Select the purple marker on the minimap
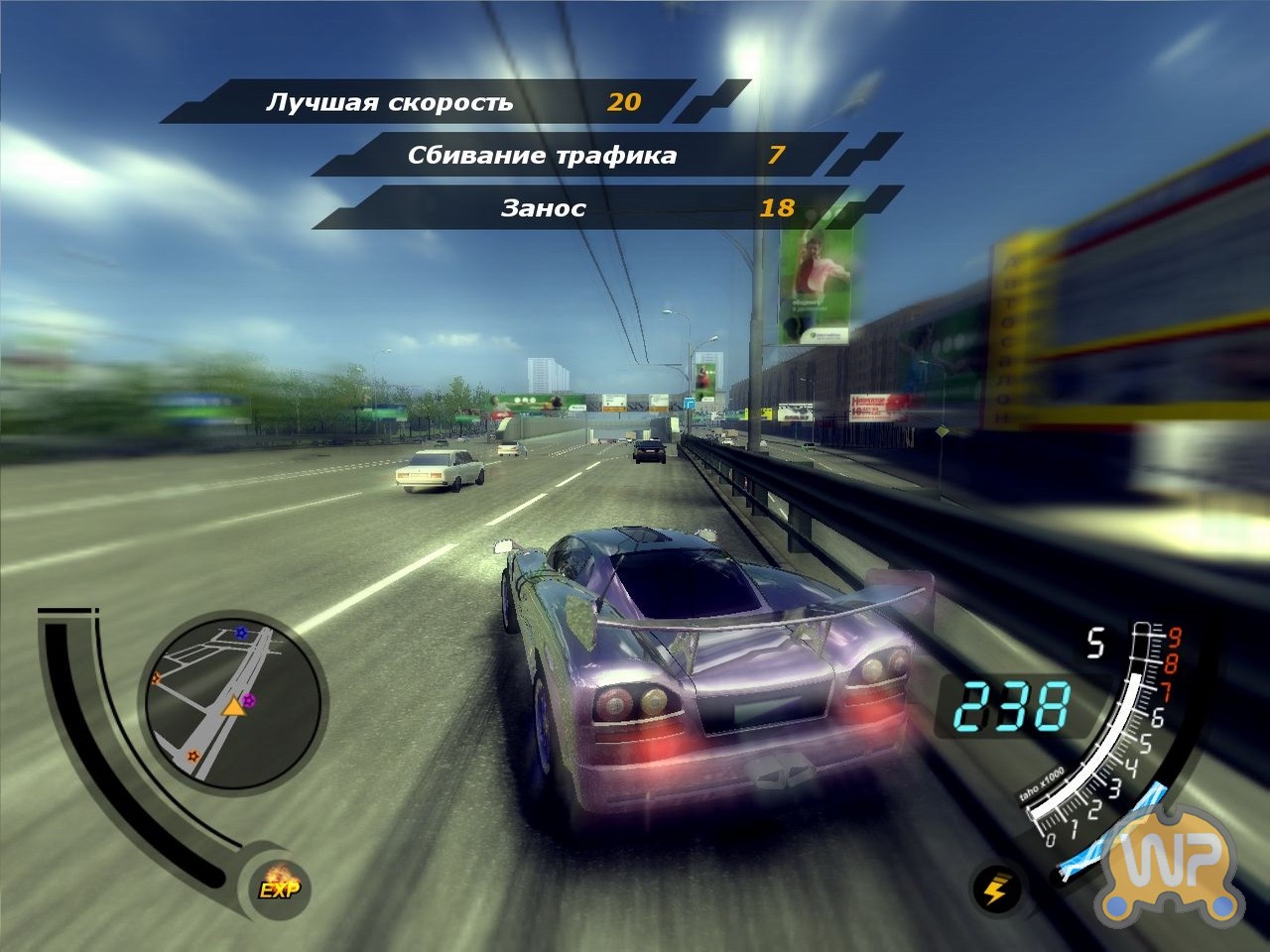The image size is (1270, 952). 249,701
